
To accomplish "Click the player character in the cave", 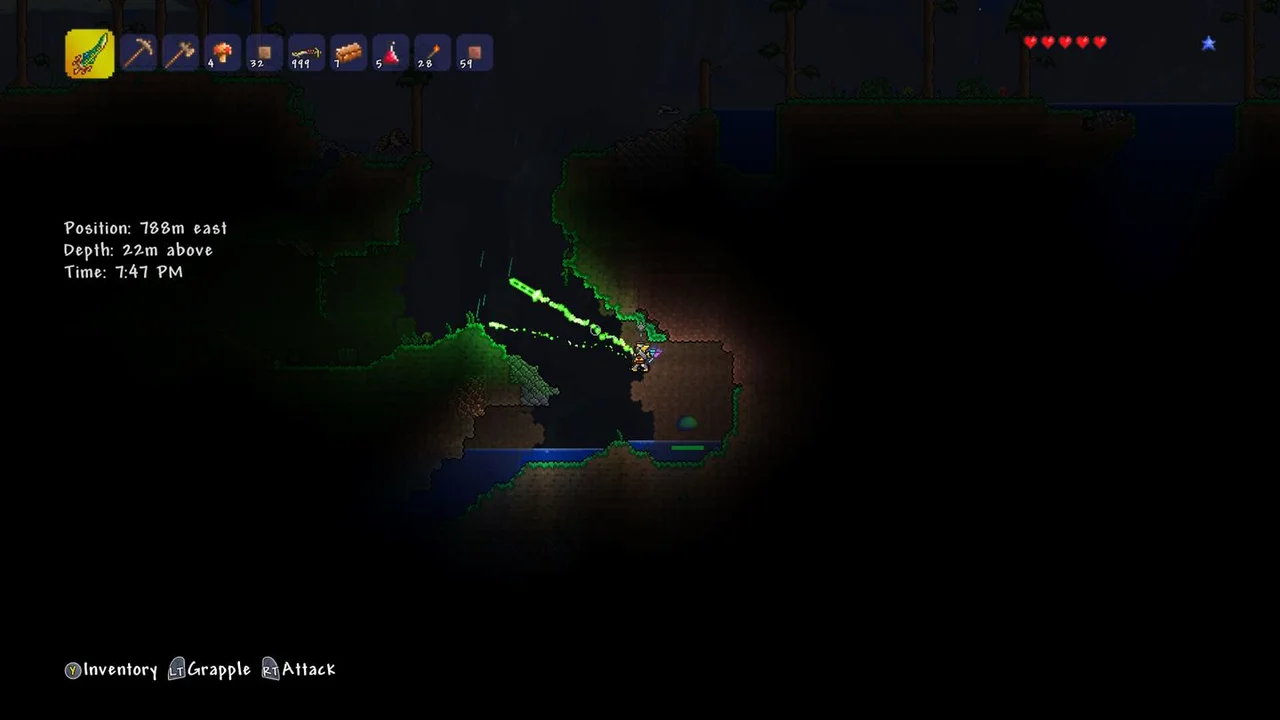I will [642, 358].
